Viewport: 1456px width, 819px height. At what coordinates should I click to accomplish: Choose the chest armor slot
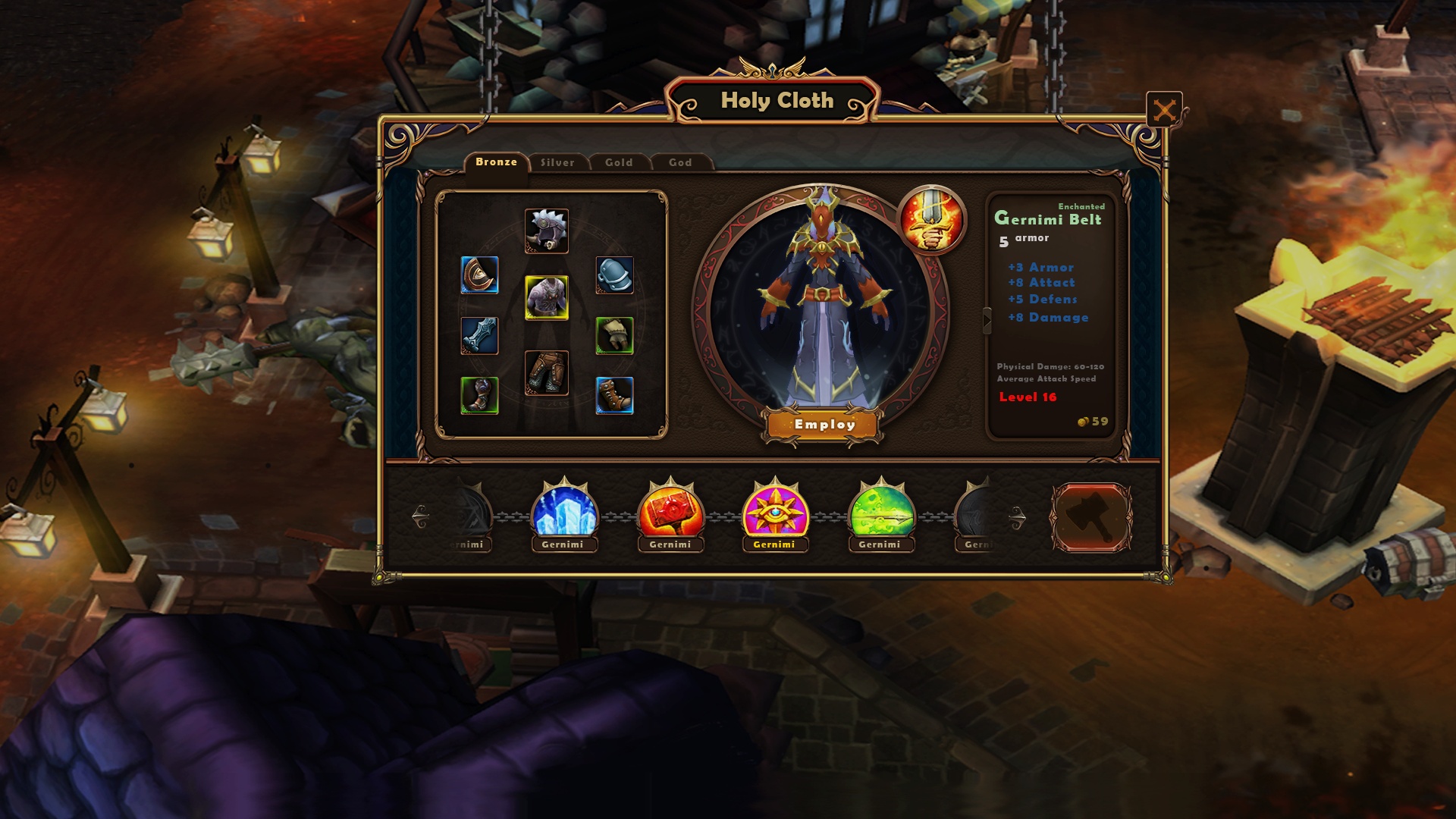546,297
